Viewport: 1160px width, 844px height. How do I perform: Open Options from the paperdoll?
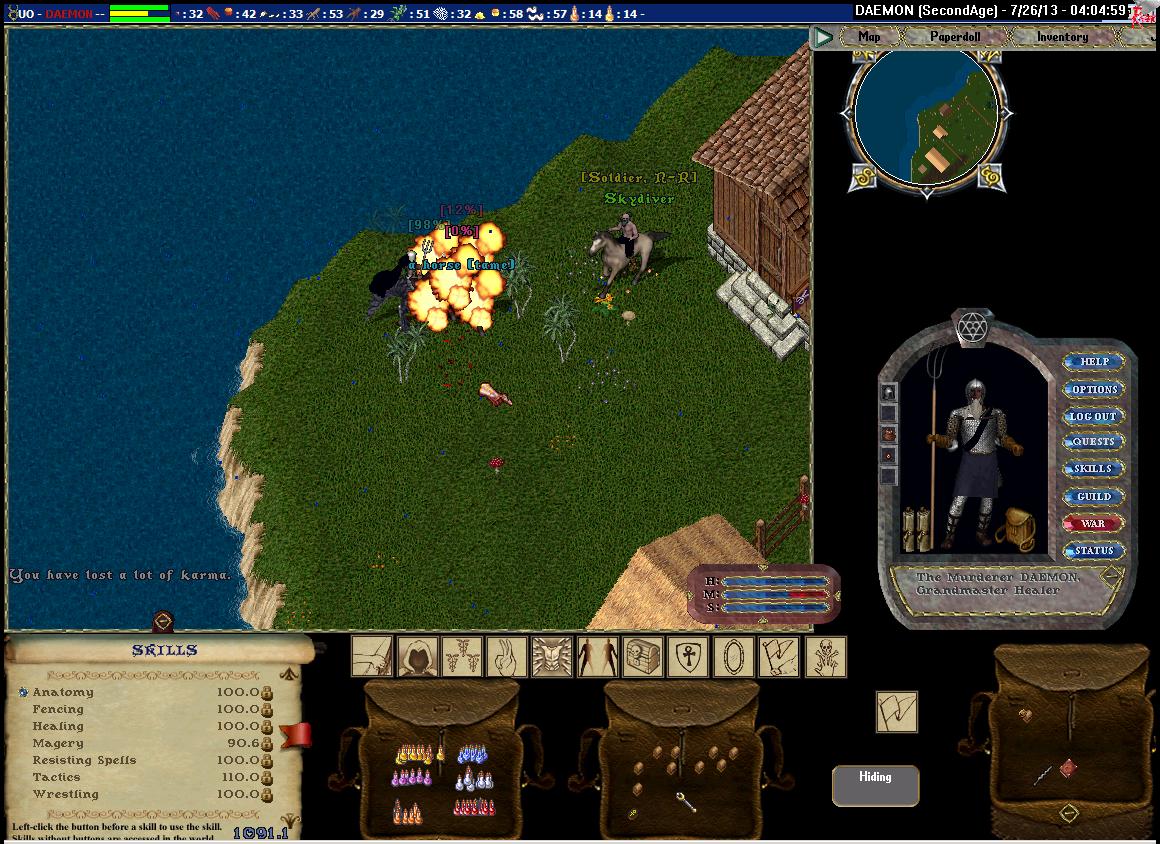point(1094,389)
